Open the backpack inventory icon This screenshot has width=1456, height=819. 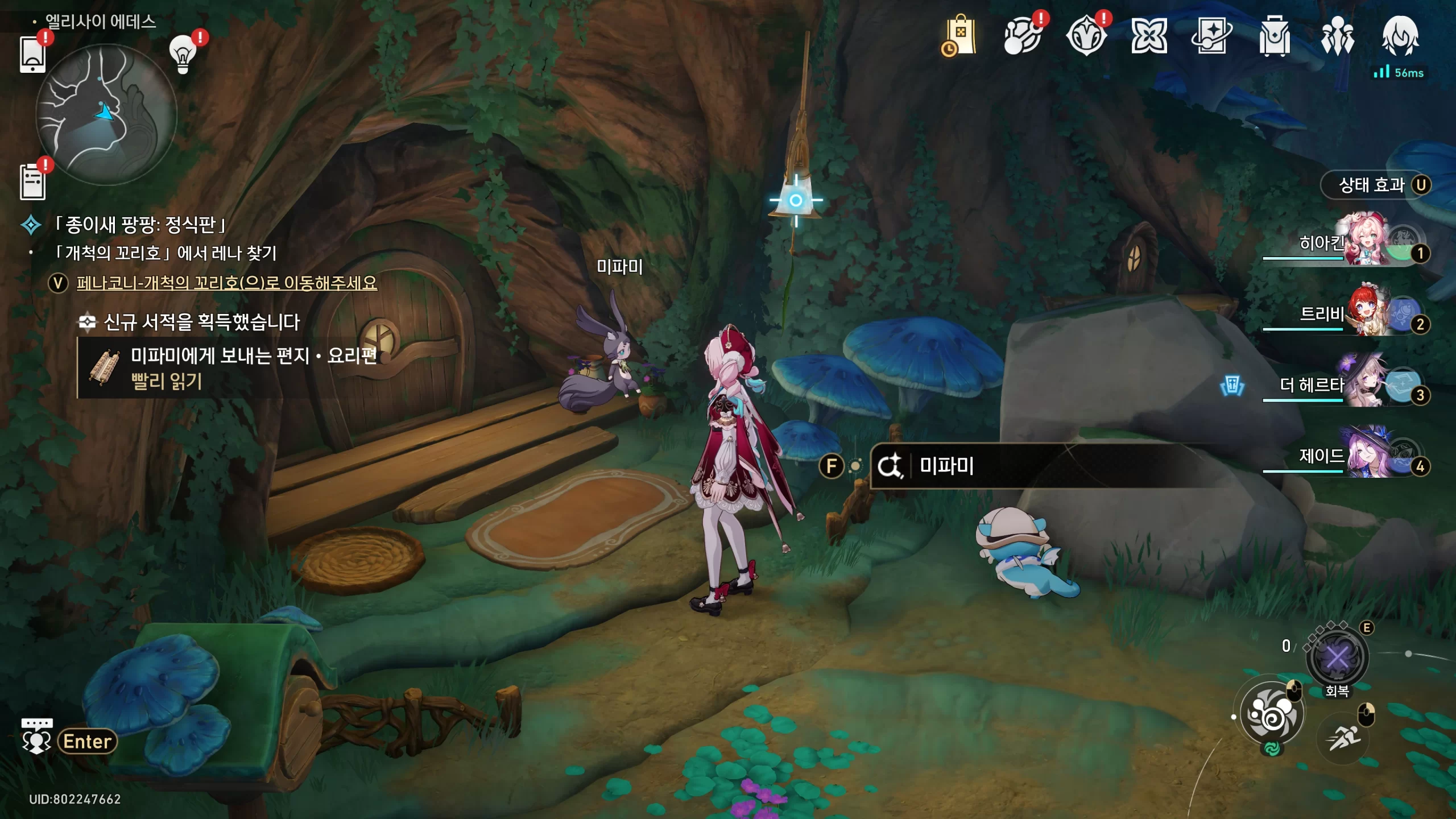click(x=1275, y=36)
